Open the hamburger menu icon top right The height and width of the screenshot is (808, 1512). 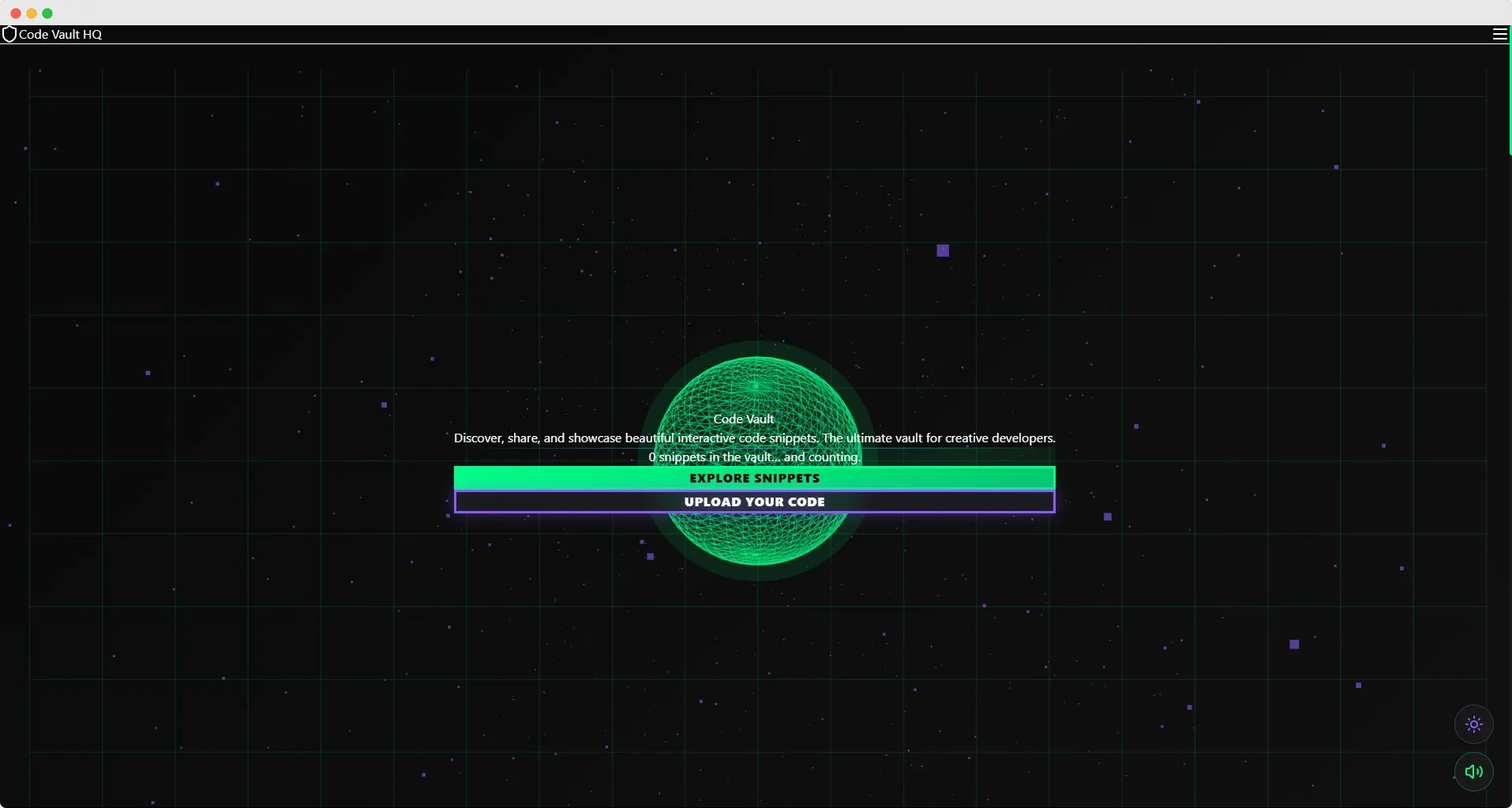[x=1499, y=35]
